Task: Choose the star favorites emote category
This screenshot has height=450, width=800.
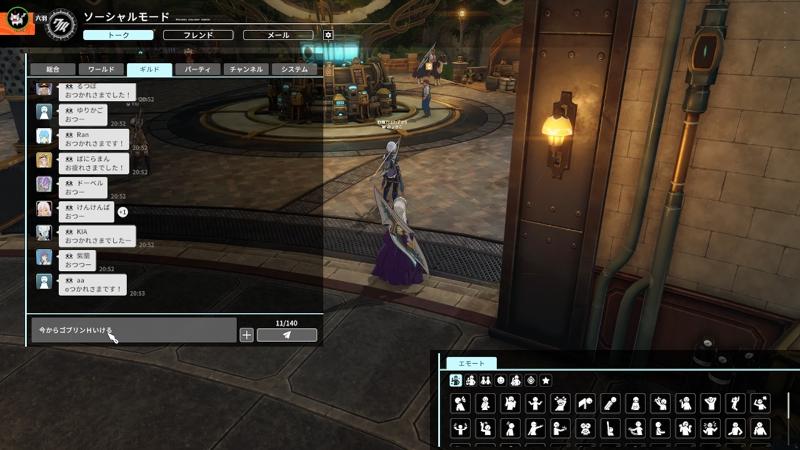Action: 545,380
